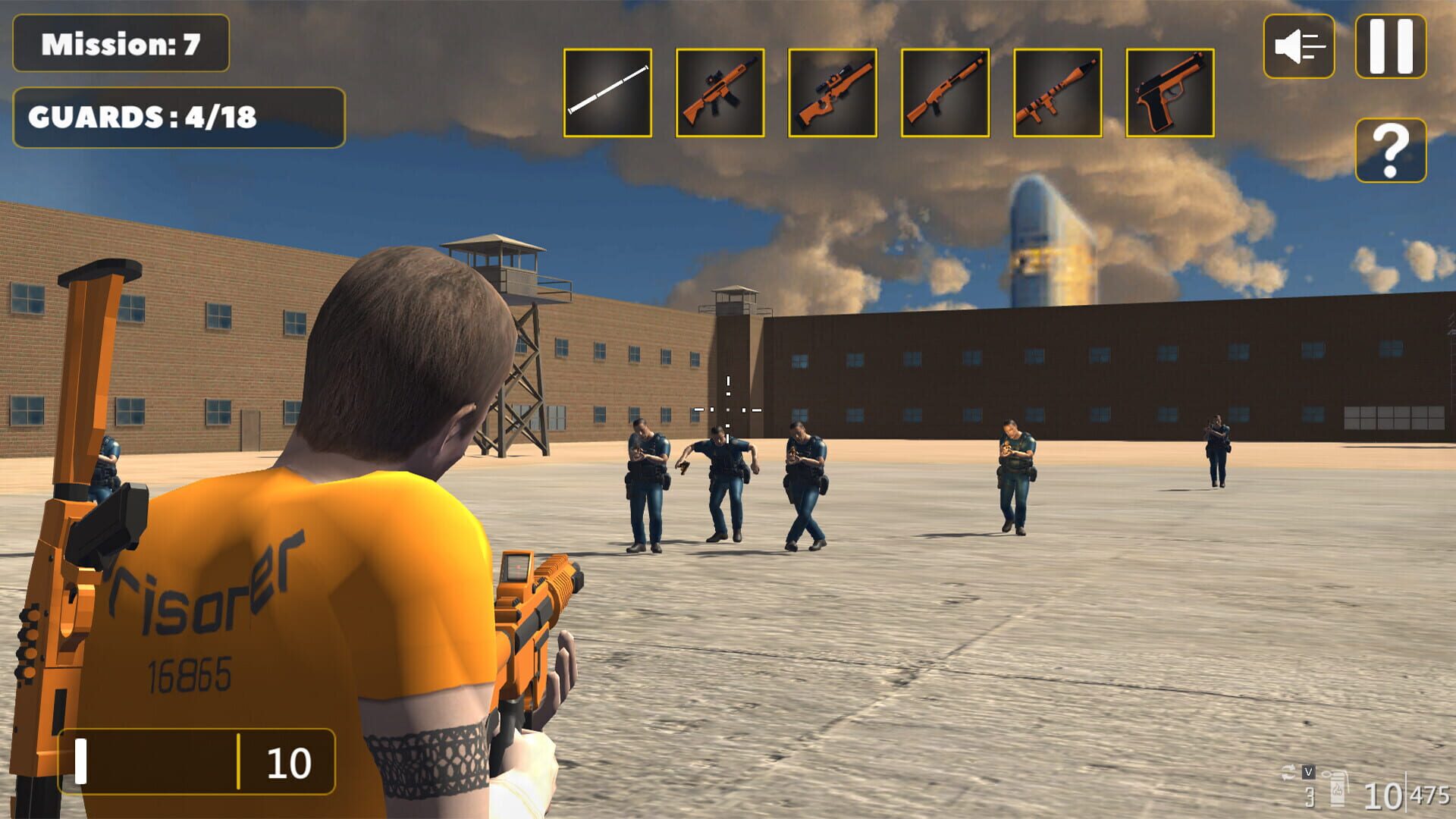Image resolution: width=1456 pixels, height=819 pixels.
Task: Click the weapon swap arrows icon
Action: click(x=1288, y=772)
